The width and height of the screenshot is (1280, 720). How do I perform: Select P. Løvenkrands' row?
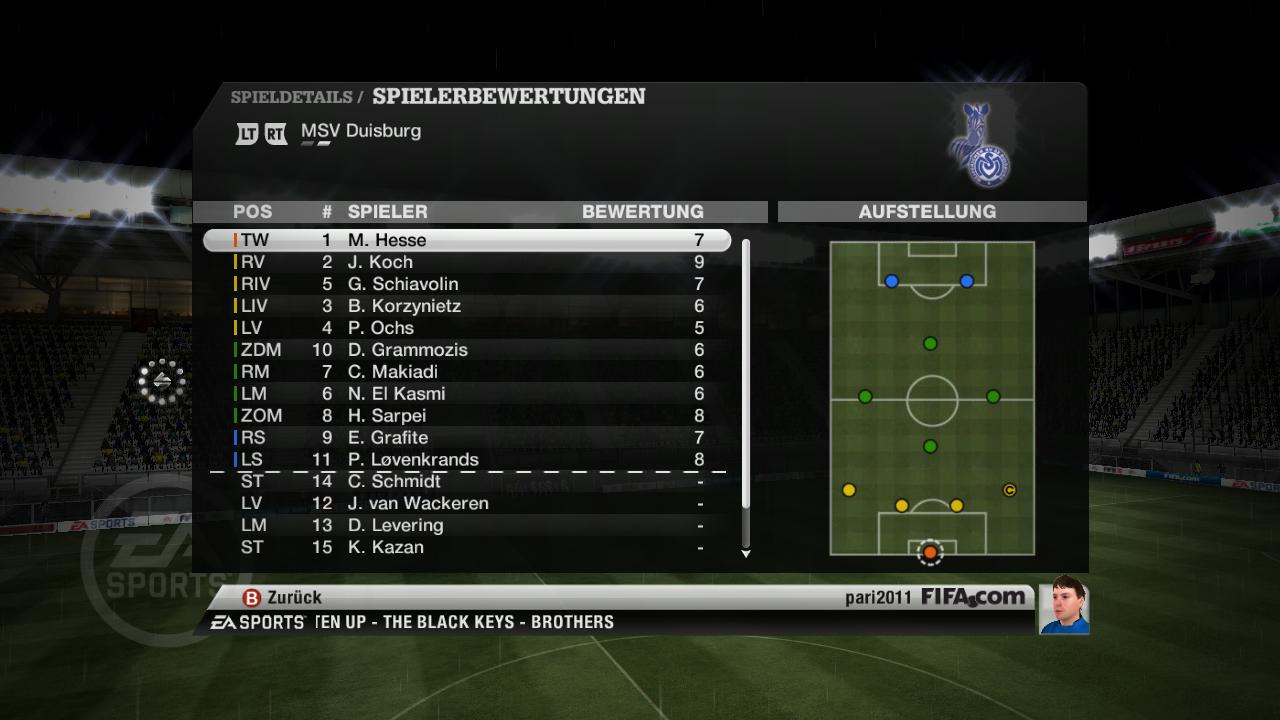click(x=466, y=460)
